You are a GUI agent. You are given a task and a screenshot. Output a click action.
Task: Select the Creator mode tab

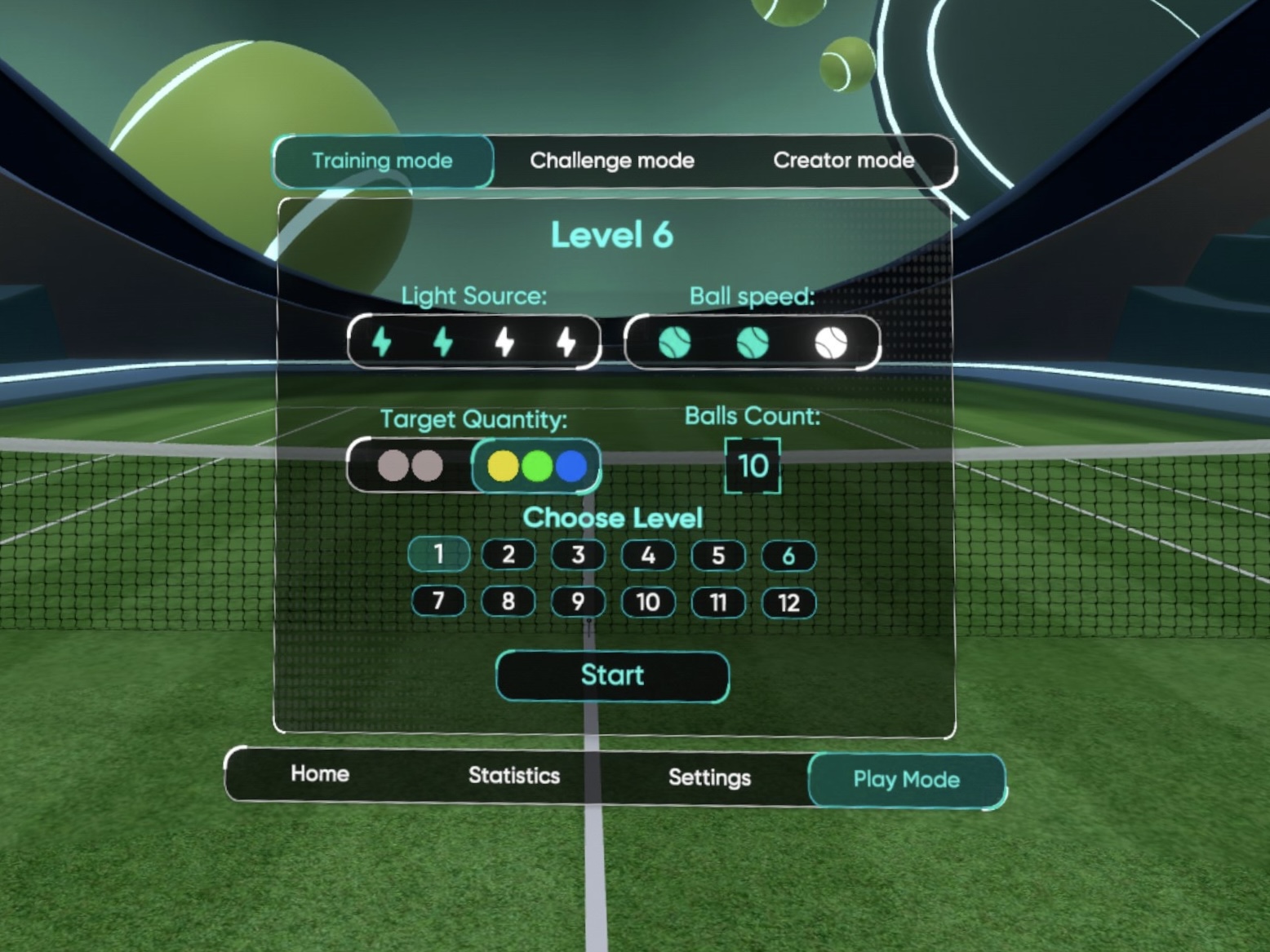tap(843, 161)
